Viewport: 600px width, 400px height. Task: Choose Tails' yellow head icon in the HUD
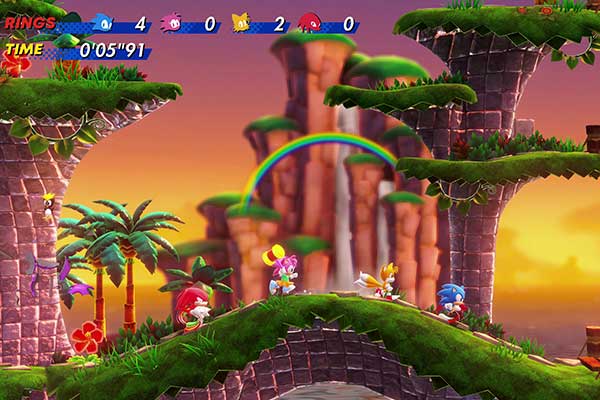pyautogui.click(x=241, y=22)
